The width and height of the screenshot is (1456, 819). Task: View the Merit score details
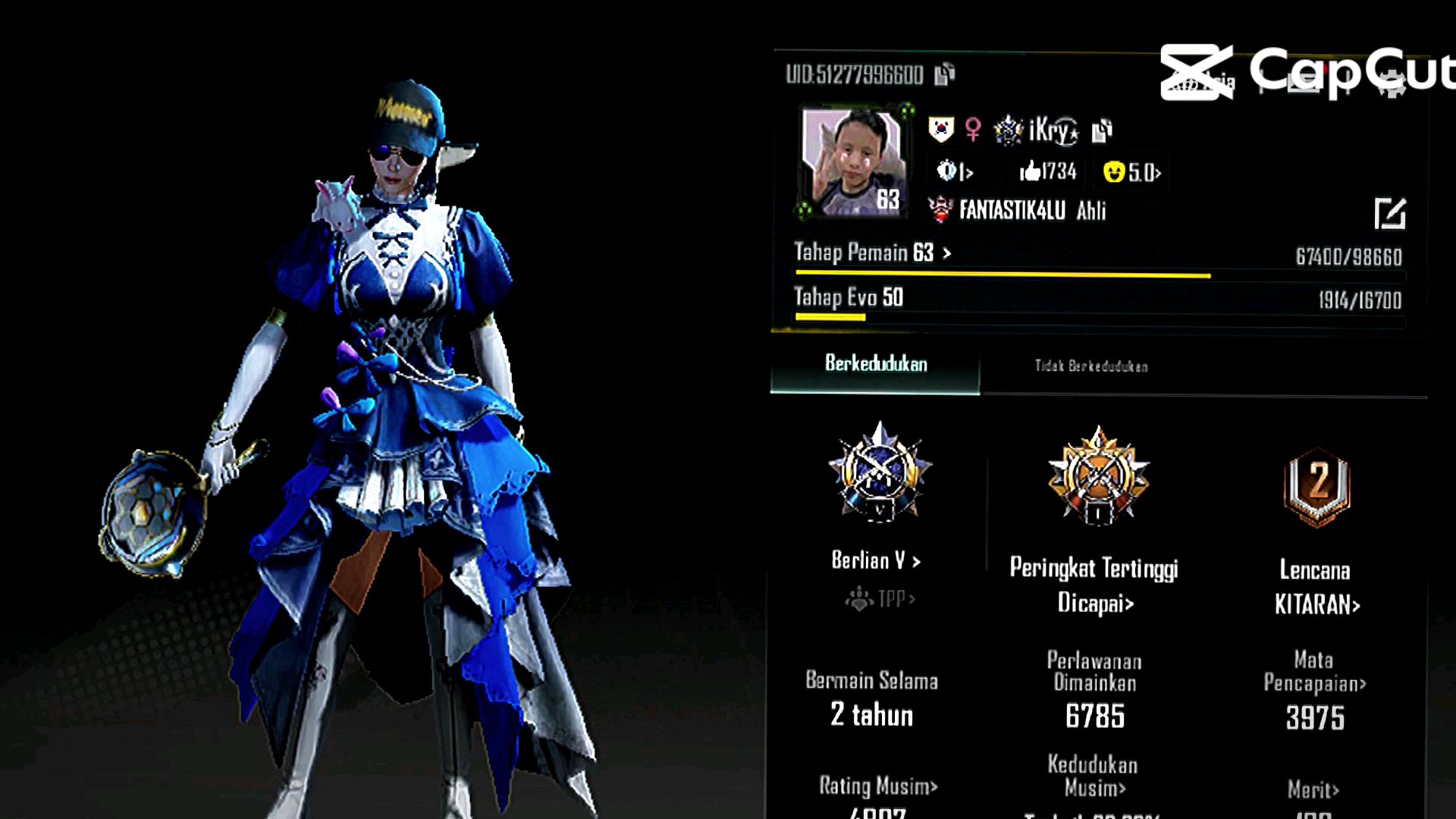[x=1313, y=789]
